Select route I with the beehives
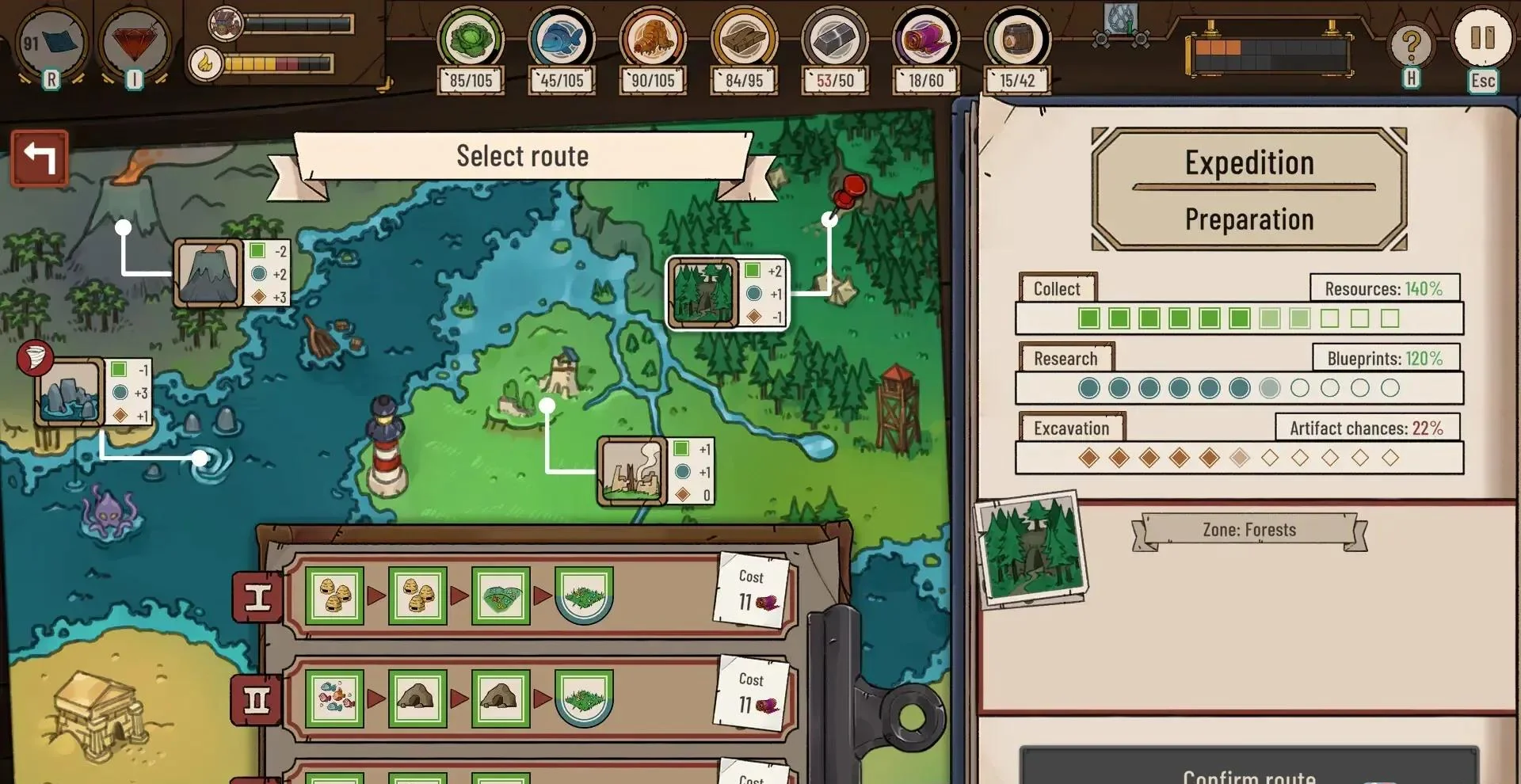Image resolution: width=1521 pixels, height=784 pixels. click(257, 596)
